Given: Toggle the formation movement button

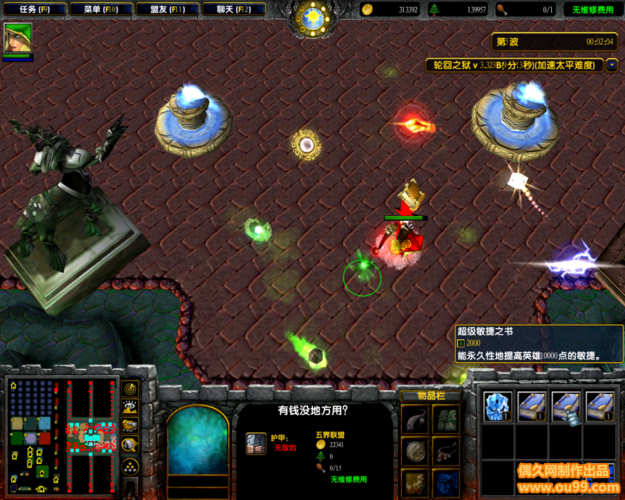Looking at the screenshot, I should click(x=130, y=466).
